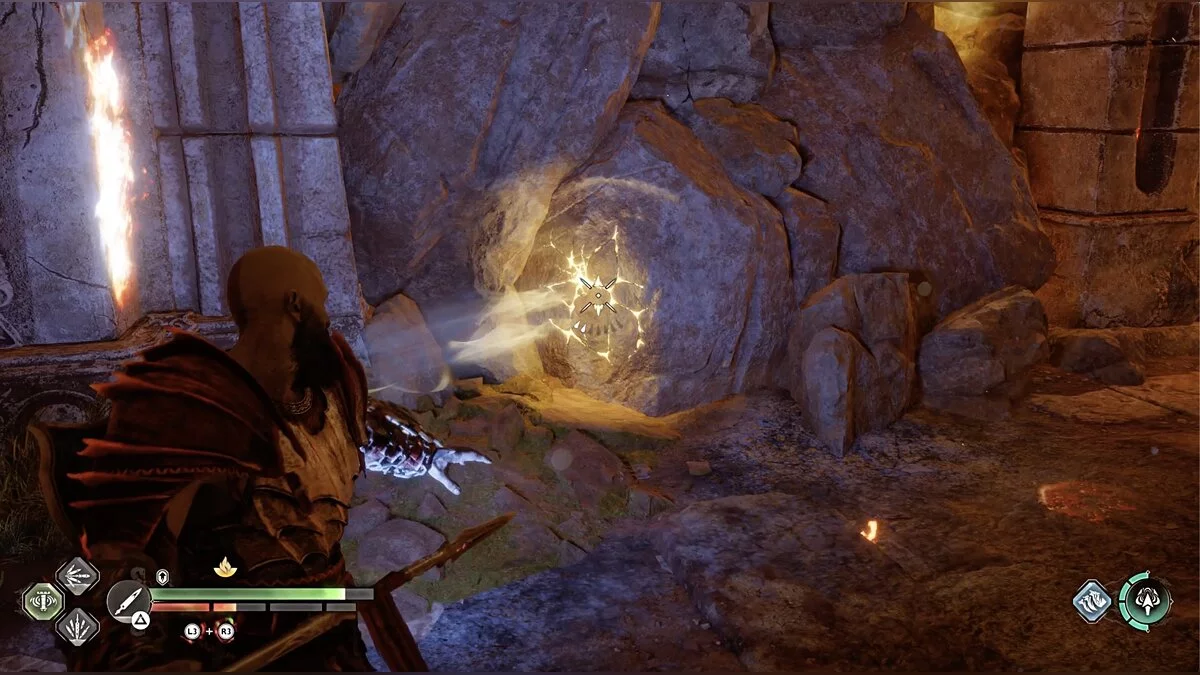
Task: Click the Draupnir Spear weapon icon
Action: tap(129, 601)
